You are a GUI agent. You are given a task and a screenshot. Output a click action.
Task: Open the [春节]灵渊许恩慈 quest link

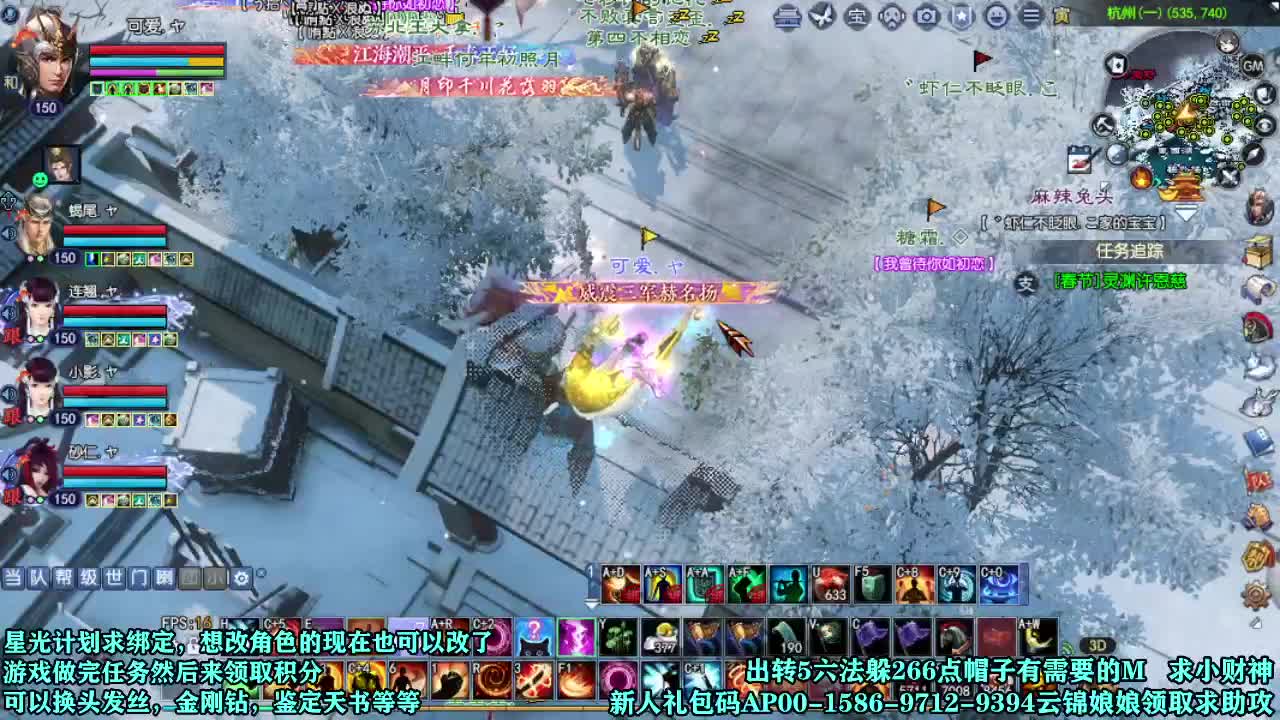1122,280
